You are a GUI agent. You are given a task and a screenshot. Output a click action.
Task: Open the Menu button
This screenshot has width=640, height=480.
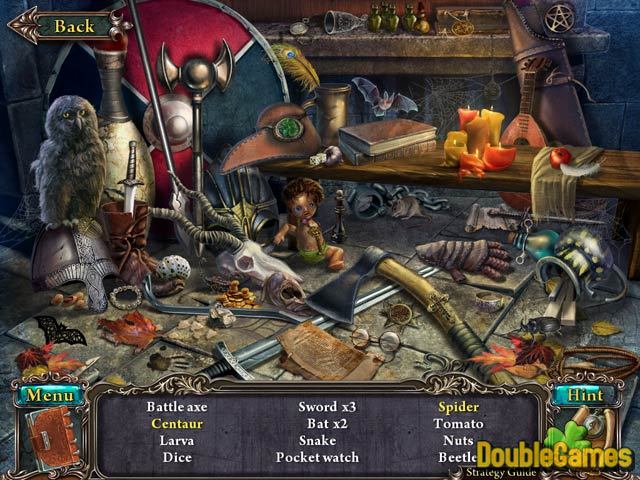46,396
